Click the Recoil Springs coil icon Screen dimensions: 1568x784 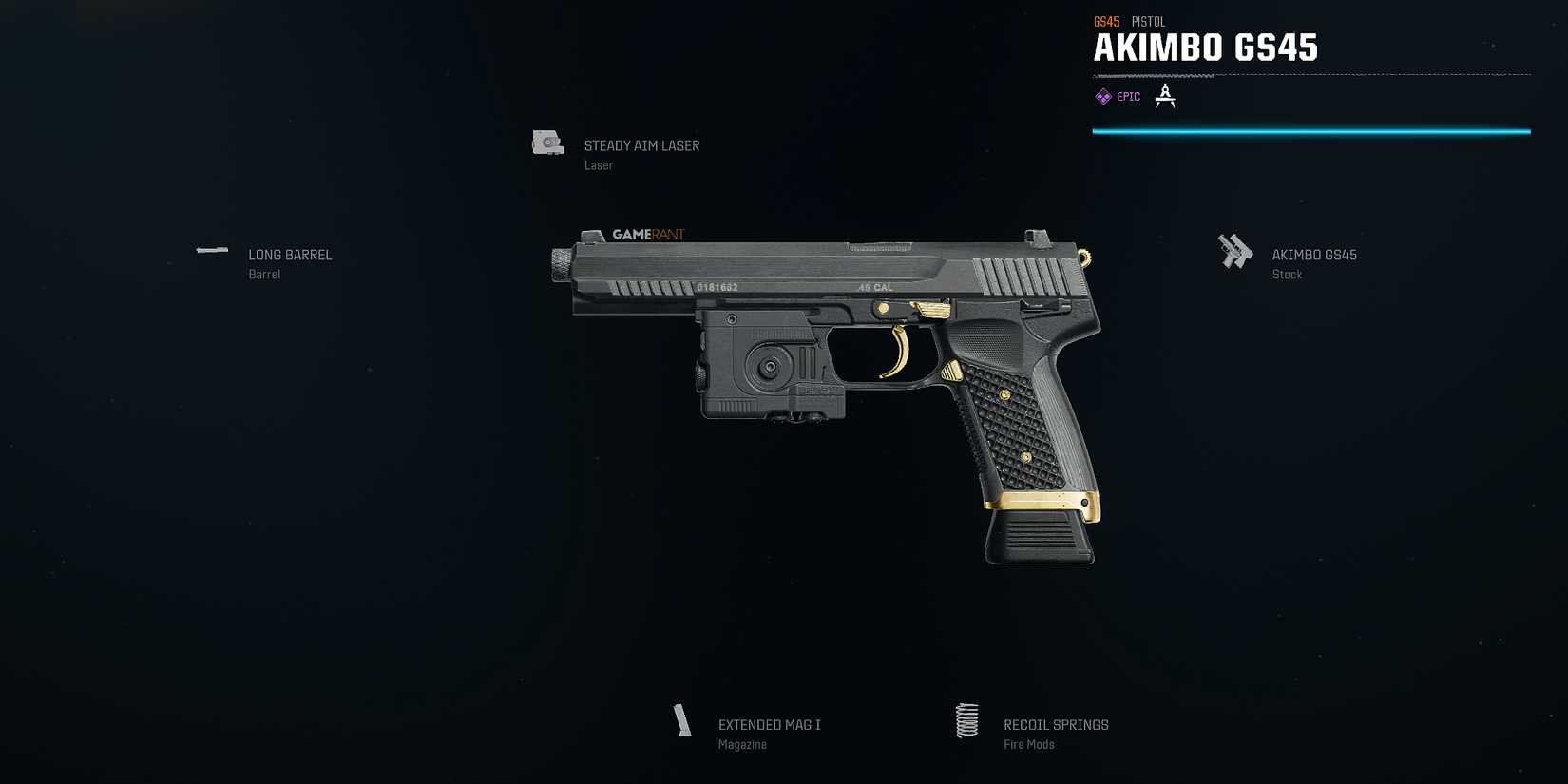point(967,721)
